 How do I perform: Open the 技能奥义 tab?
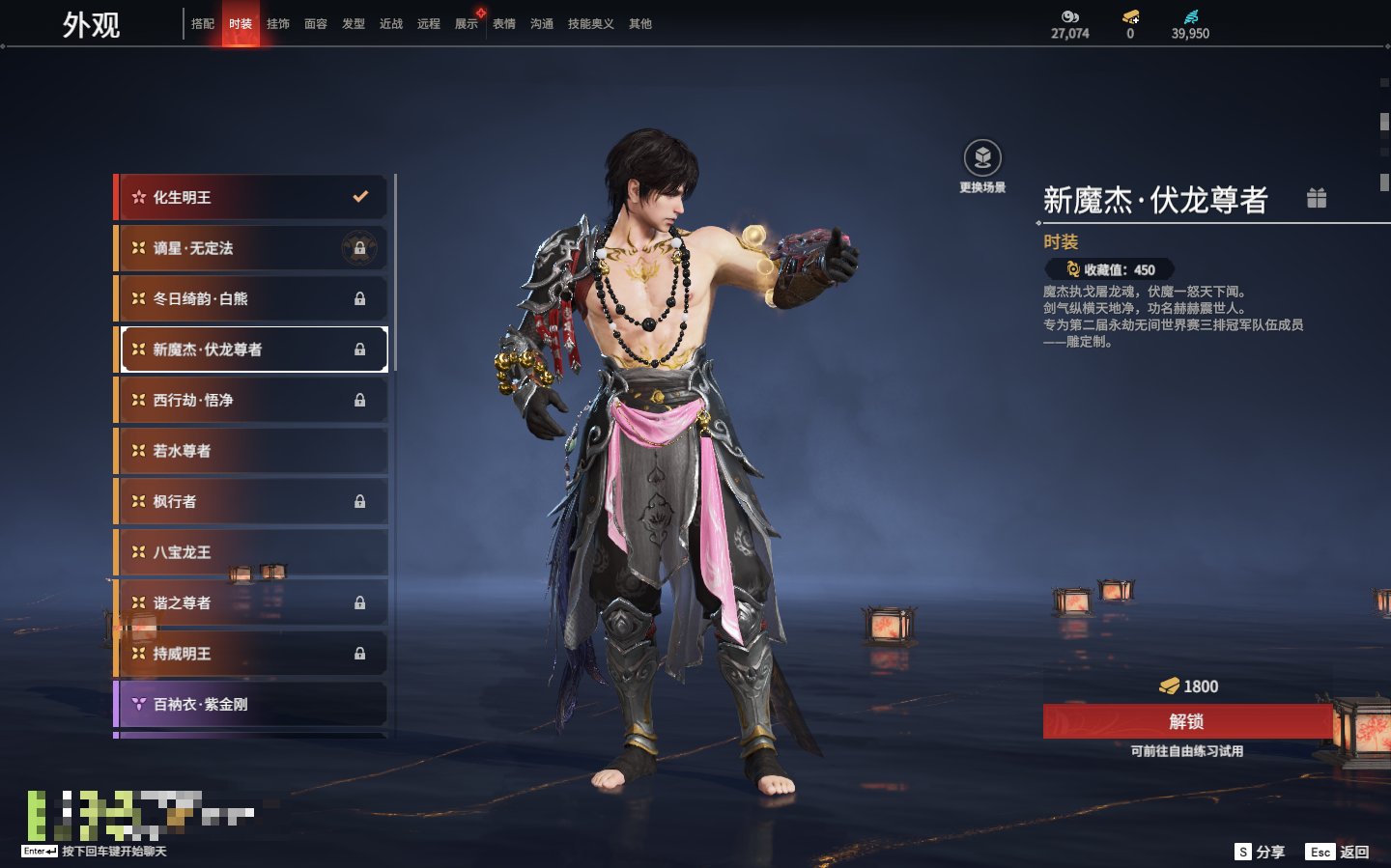590,24
